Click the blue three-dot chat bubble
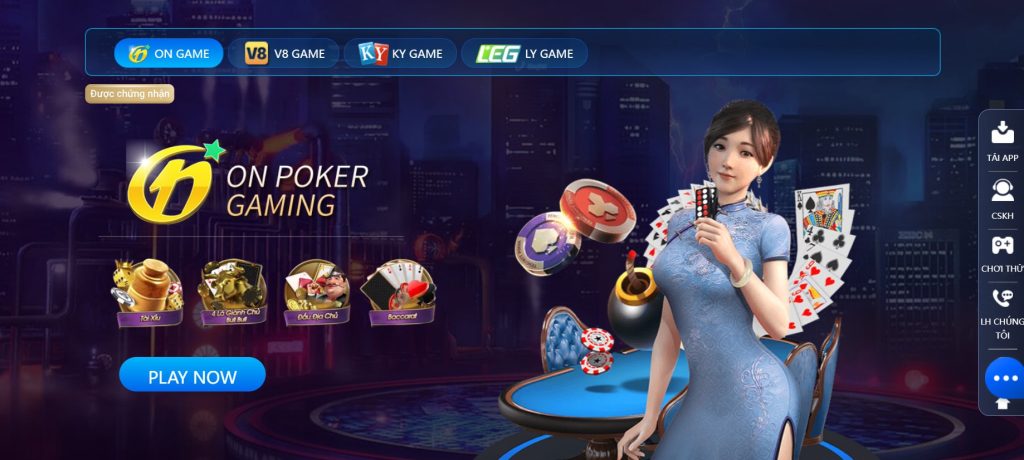This screenshot has width=1024, height=460. pos(1004,378)
